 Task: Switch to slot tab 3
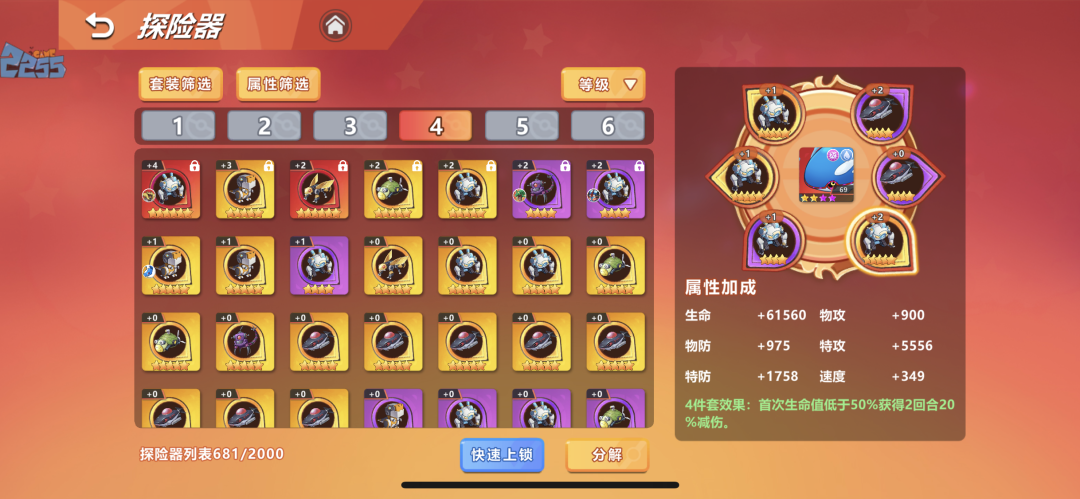pos(350,126)
